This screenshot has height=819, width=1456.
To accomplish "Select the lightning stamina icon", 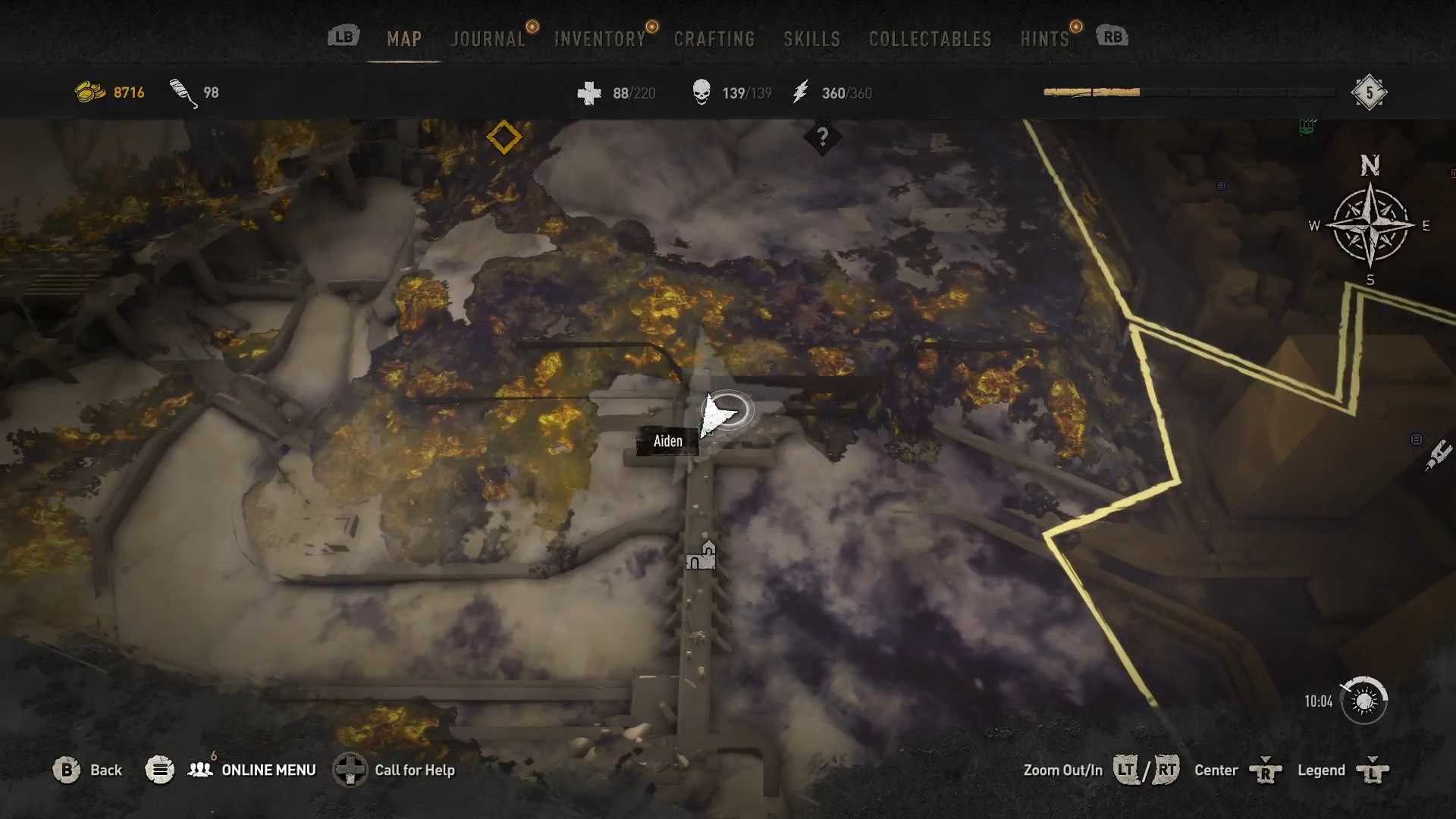I will [x=801, y=92].
